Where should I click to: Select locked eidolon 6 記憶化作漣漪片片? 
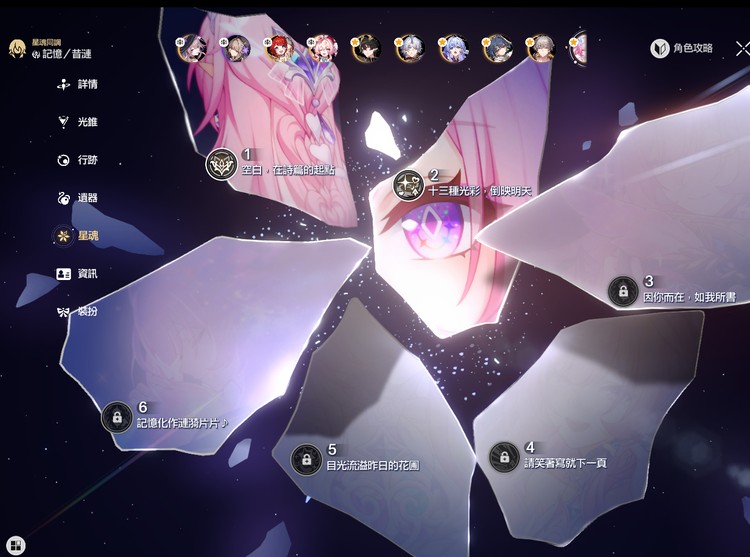tap(117, 416)
